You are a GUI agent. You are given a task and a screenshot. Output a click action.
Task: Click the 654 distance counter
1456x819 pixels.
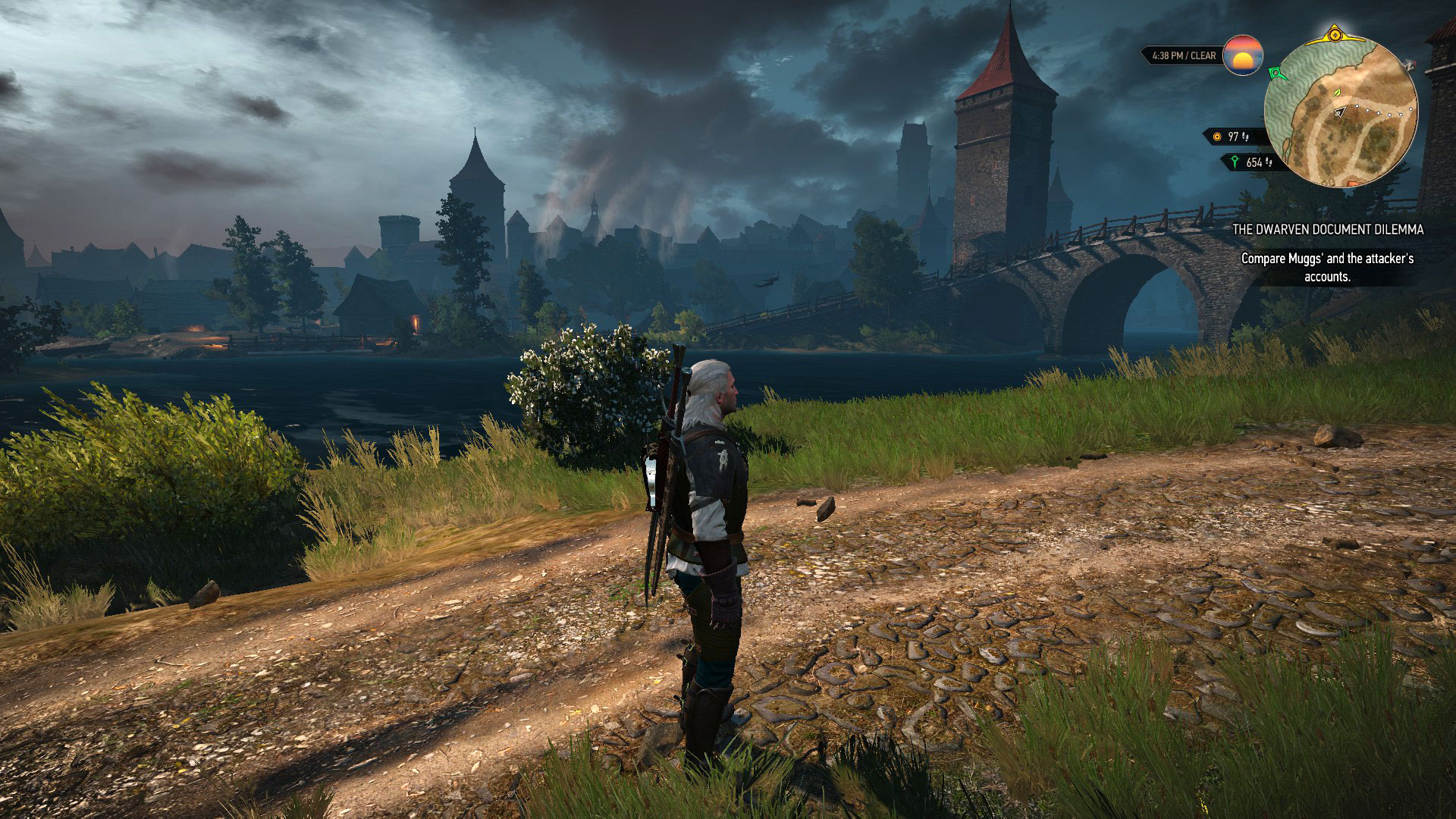pyautogui.click(x=1254, y=162)
